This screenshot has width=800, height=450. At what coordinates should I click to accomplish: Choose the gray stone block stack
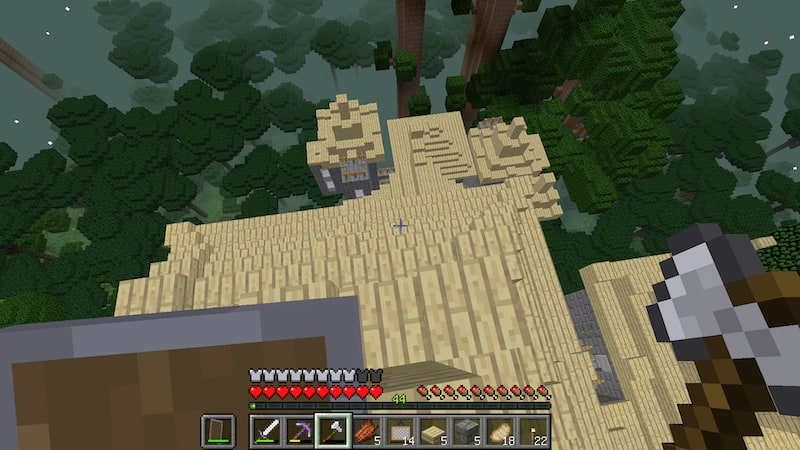pyautogui.click(x=466, y=431)
